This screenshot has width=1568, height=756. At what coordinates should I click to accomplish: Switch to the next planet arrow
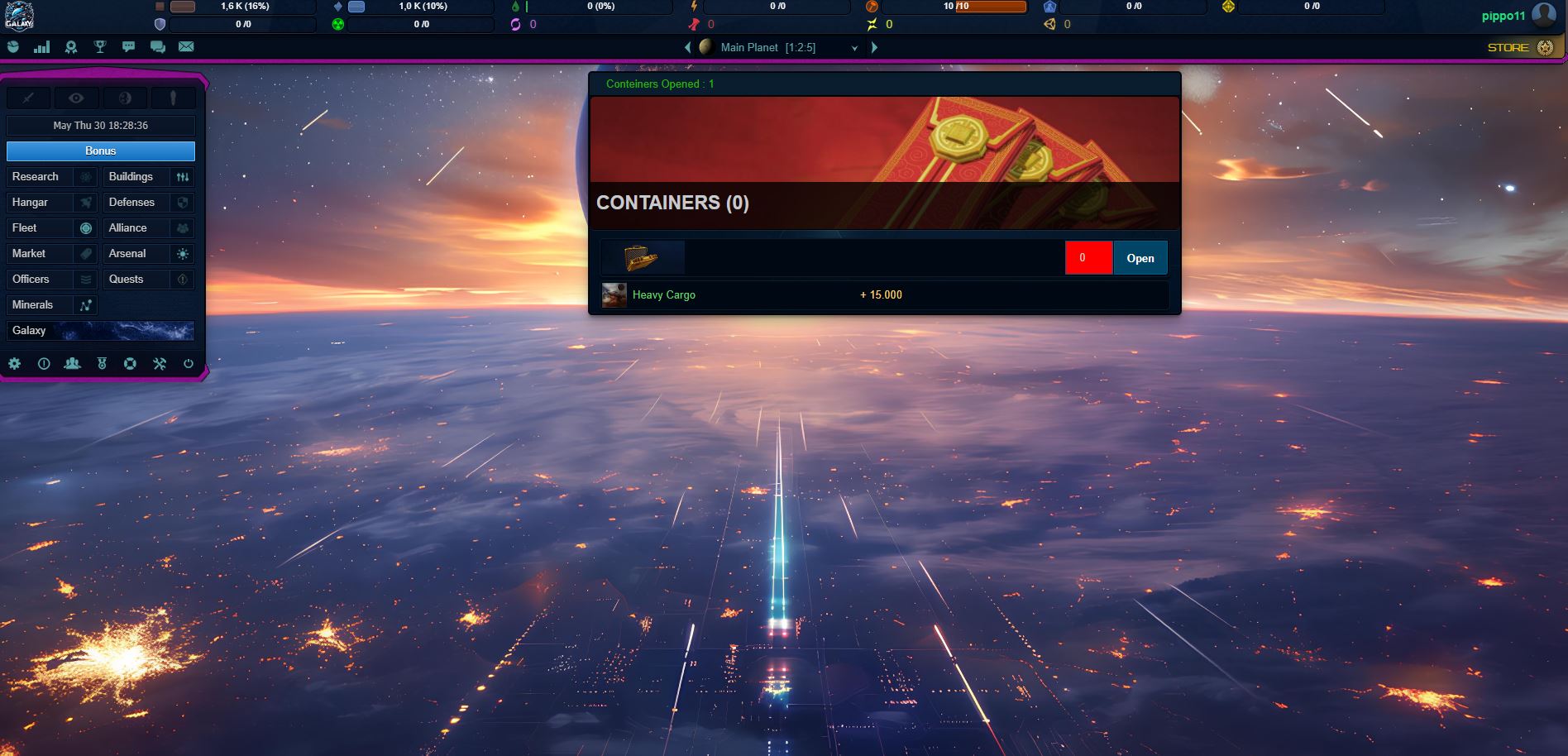click(x=874, y=48)
